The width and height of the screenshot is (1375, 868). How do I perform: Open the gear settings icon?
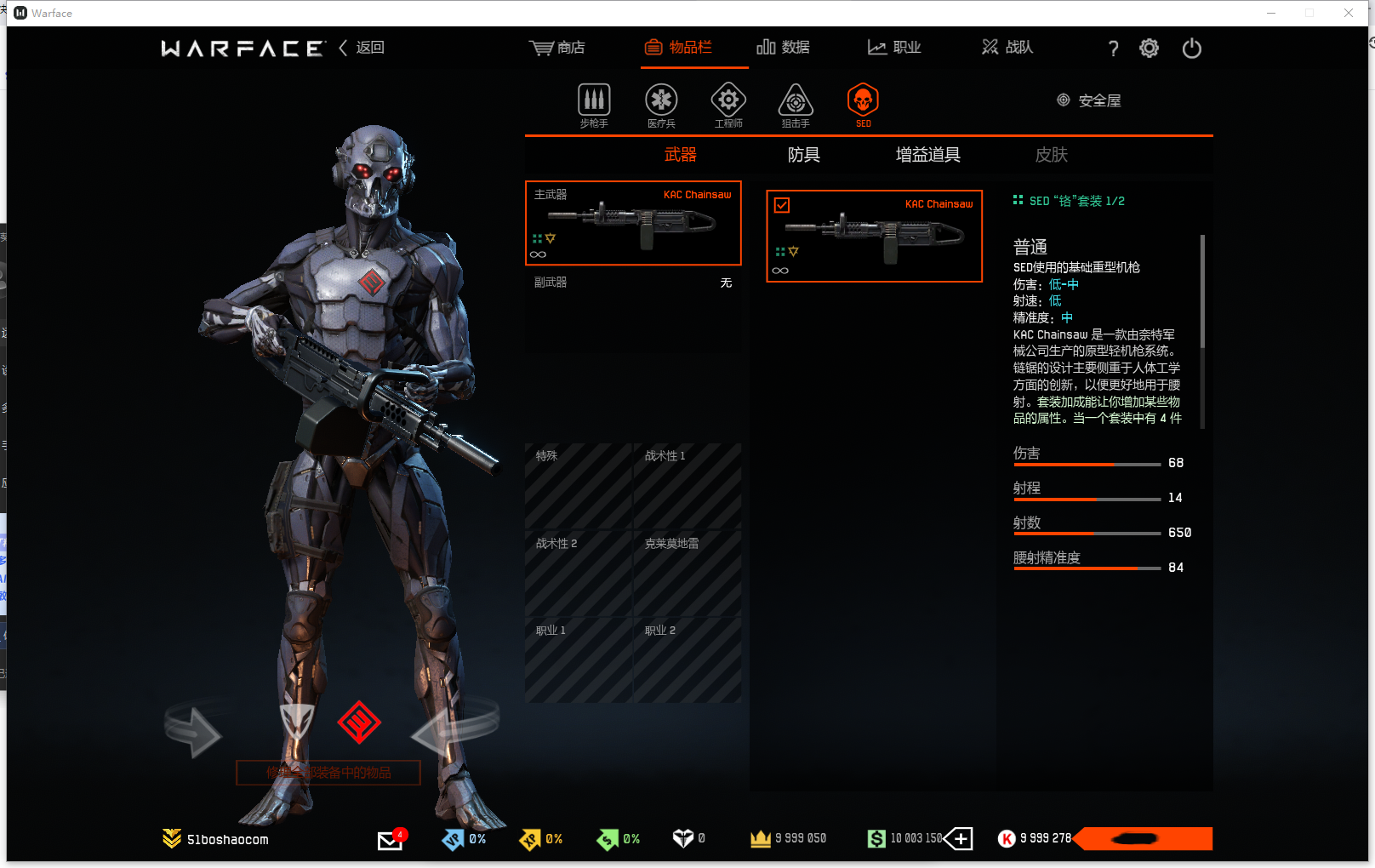pos(1149,49)
